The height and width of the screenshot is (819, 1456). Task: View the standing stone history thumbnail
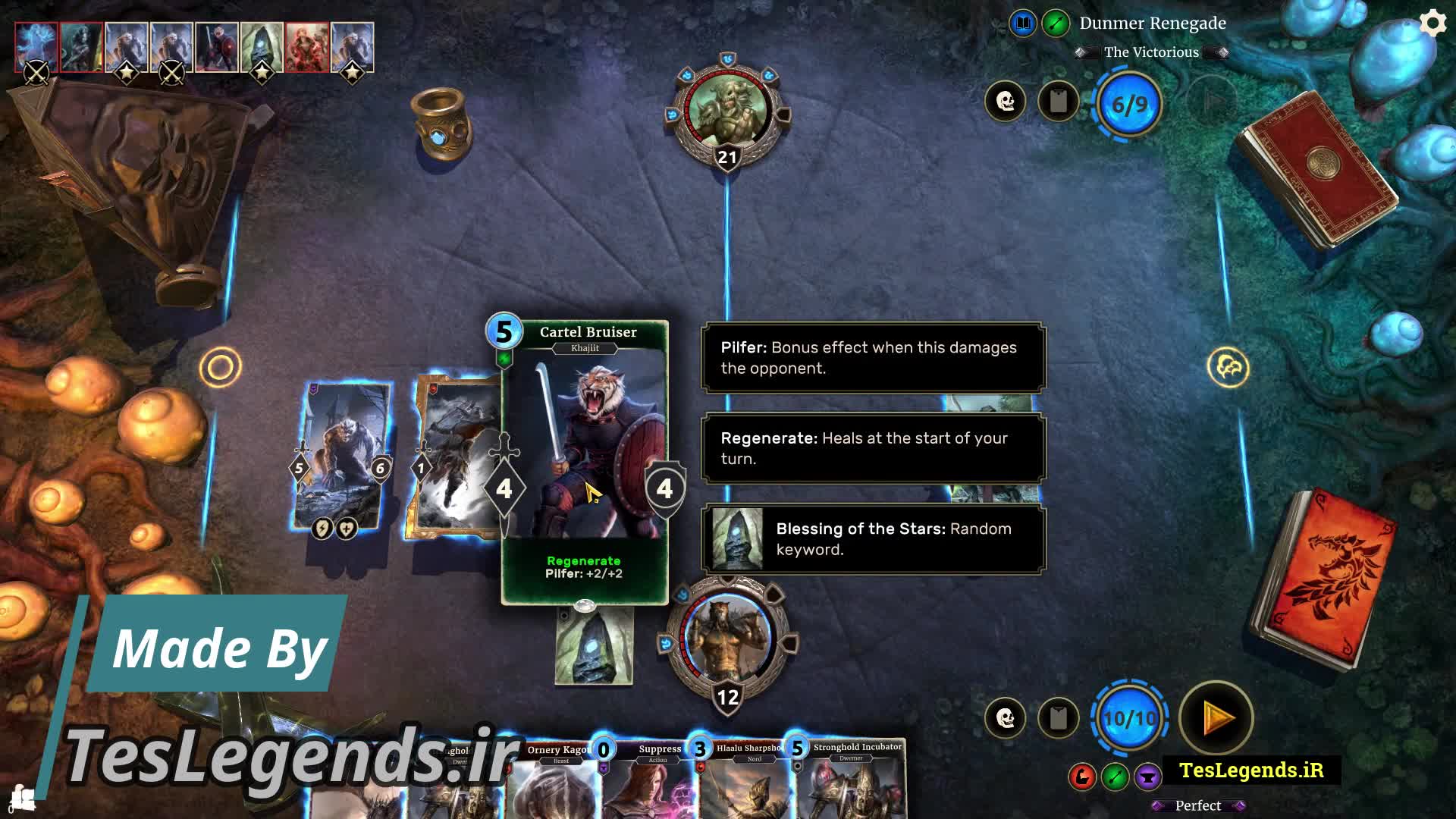pyautogui.click(x=262, y=47)
